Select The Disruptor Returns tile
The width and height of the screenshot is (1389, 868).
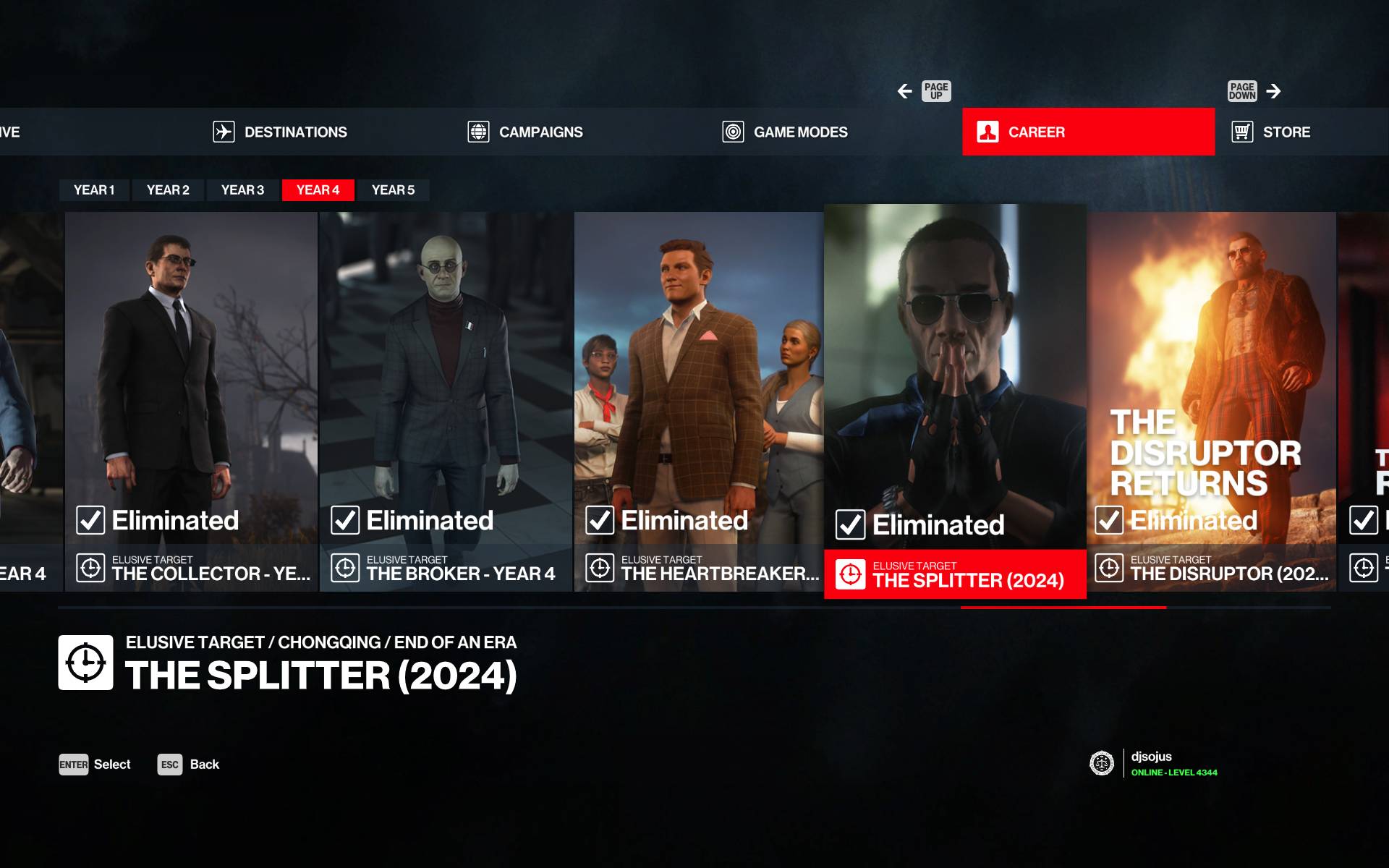[x=1212, y=401]
